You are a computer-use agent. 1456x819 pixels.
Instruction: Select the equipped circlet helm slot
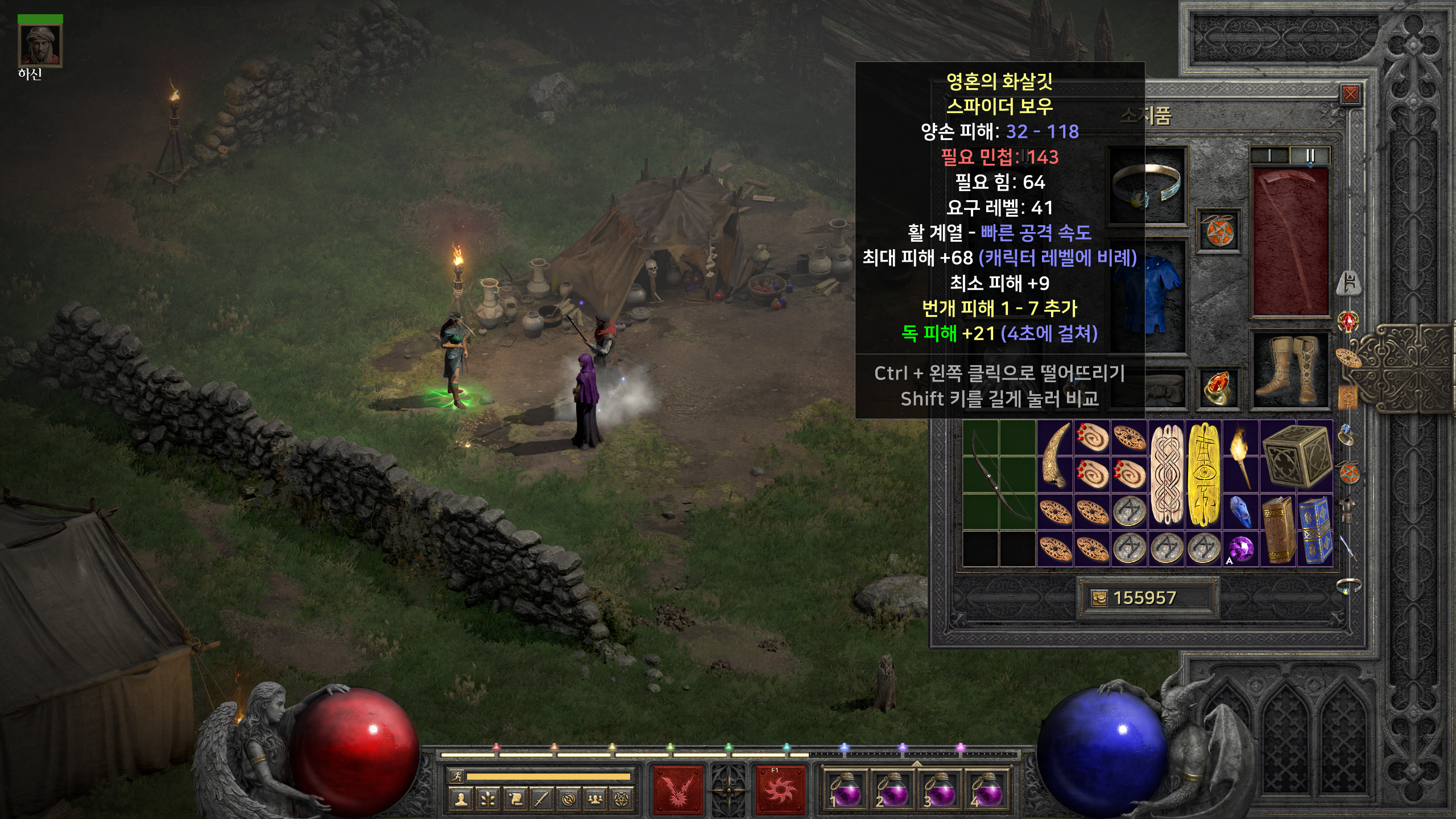[1147, 186]
